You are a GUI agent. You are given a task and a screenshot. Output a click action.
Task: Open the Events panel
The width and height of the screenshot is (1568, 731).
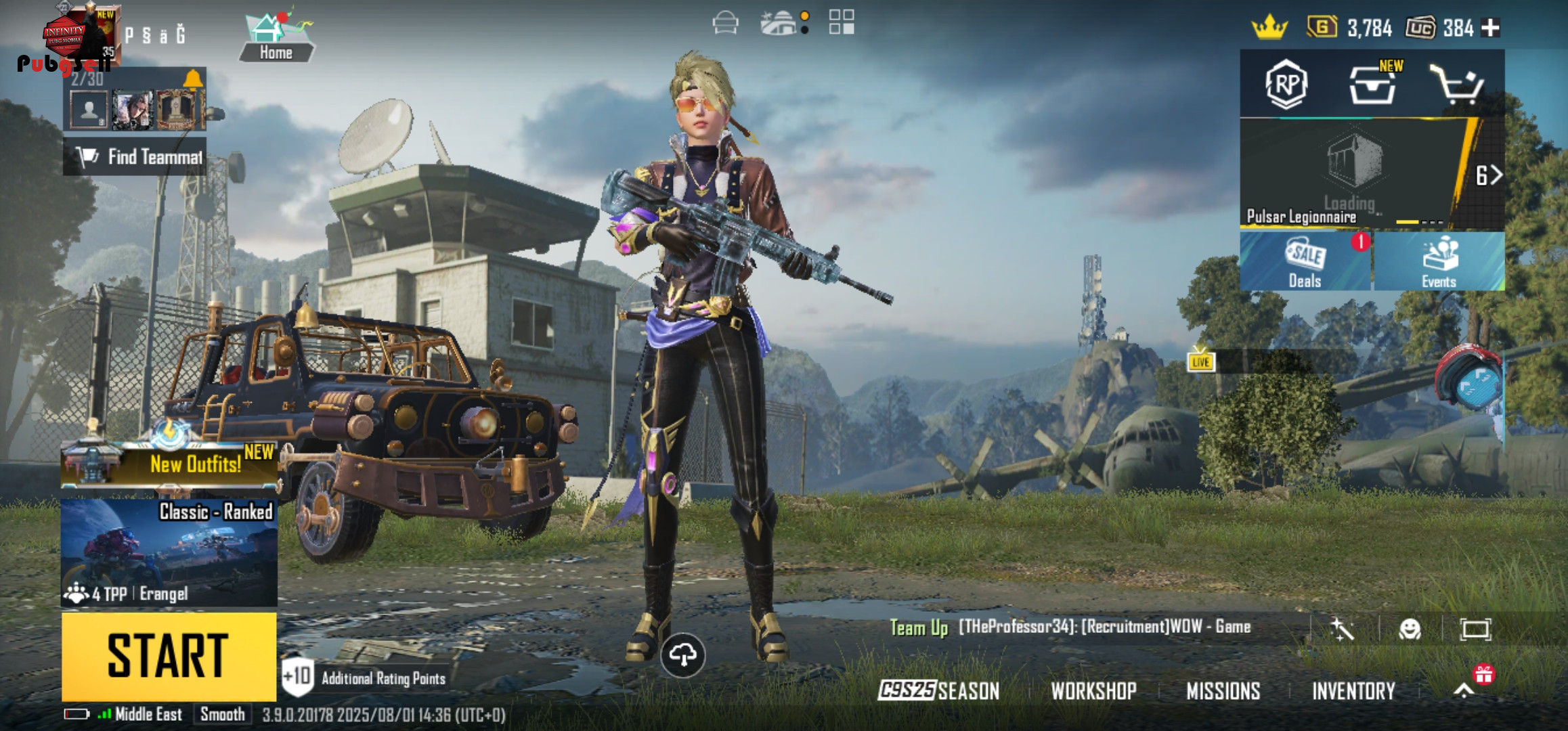[x=1439, y=262]
